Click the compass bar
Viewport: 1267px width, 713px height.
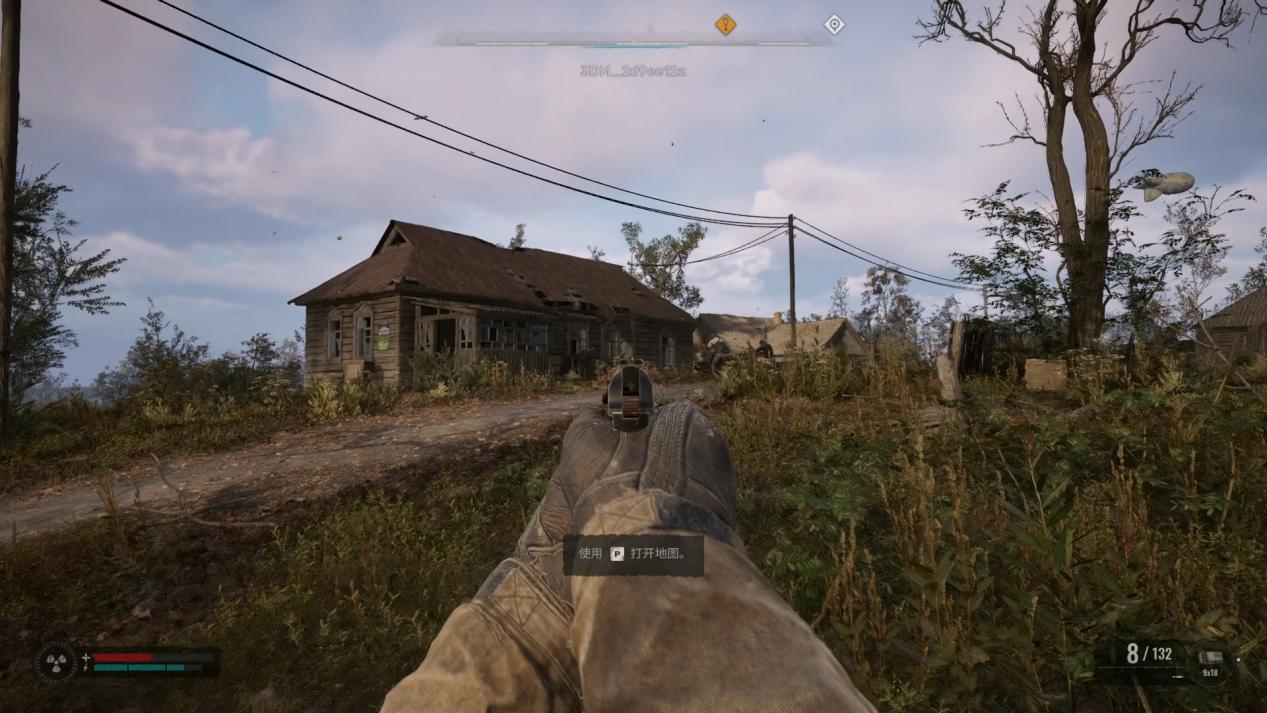pos(632,43)
